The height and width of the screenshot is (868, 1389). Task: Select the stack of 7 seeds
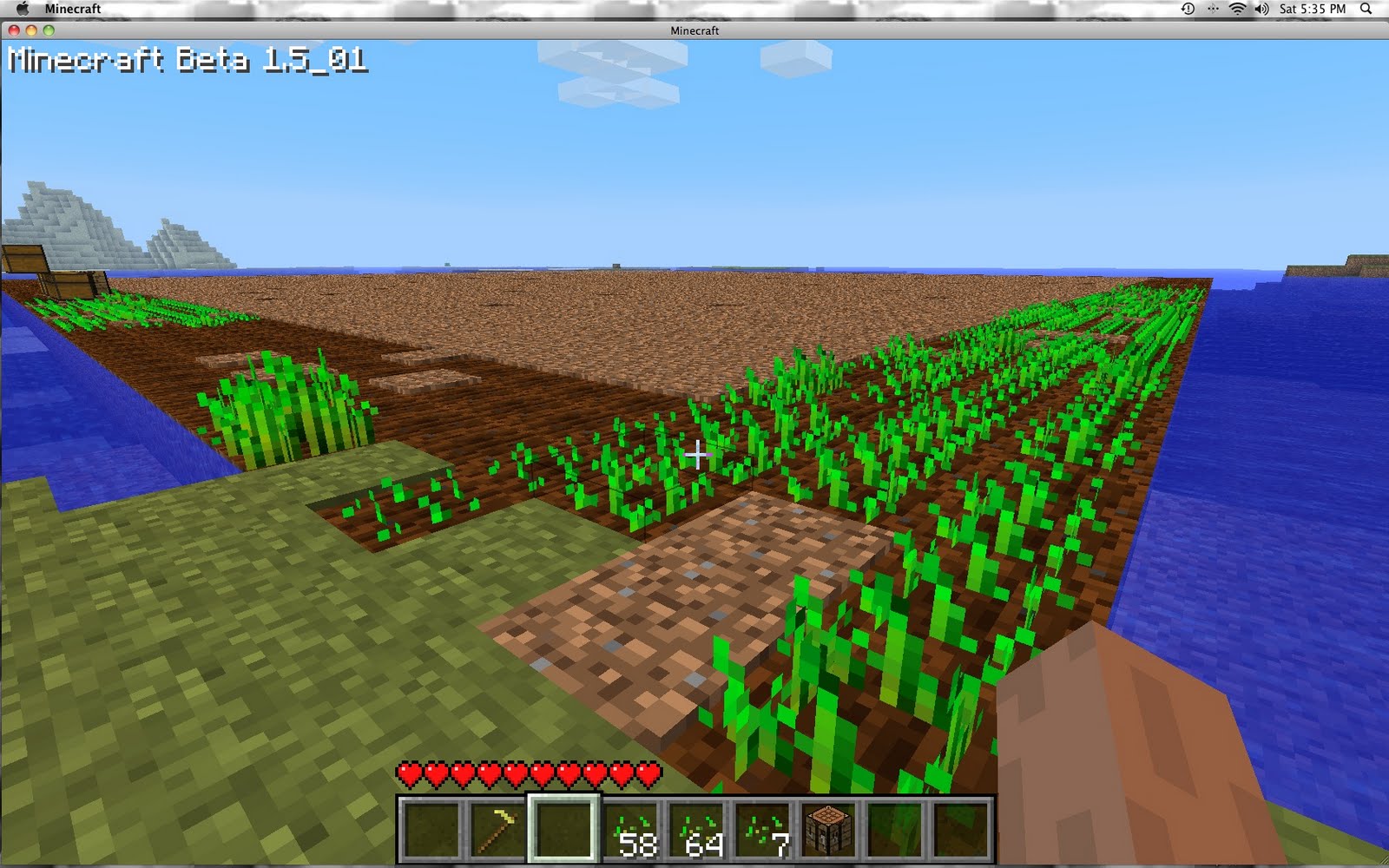point(767,829)
